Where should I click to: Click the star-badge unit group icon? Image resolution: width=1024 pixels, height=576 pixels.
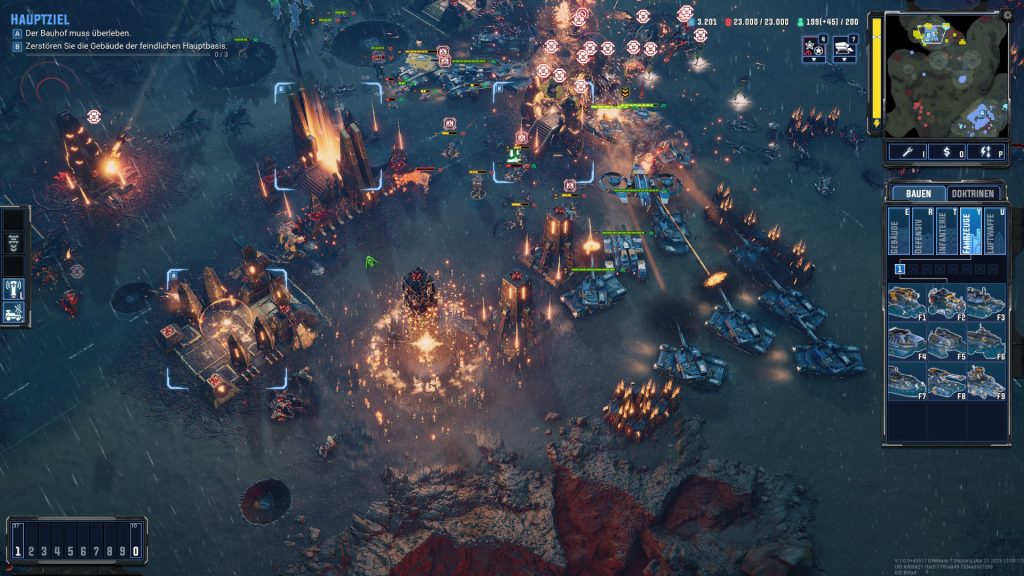tap(814, 47)
